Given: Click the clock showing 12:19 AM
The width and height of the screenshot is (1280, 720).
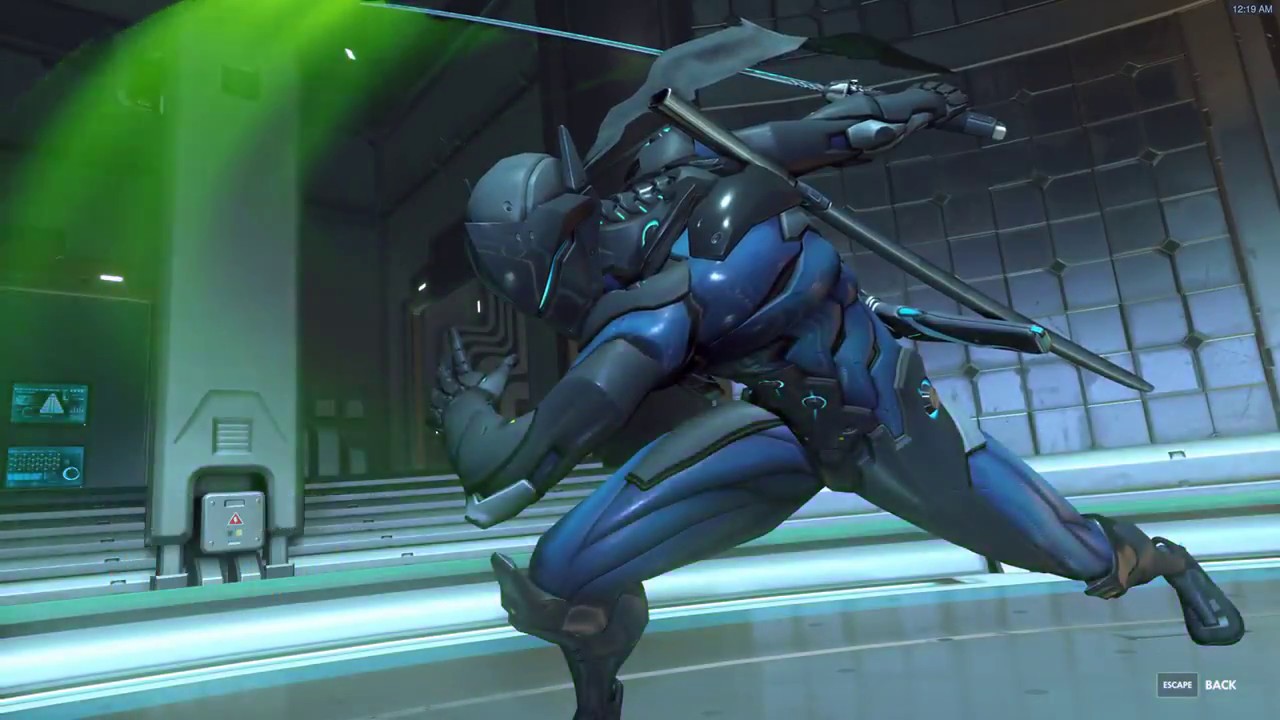Looking at the screenshot, I should point(1252,9).
